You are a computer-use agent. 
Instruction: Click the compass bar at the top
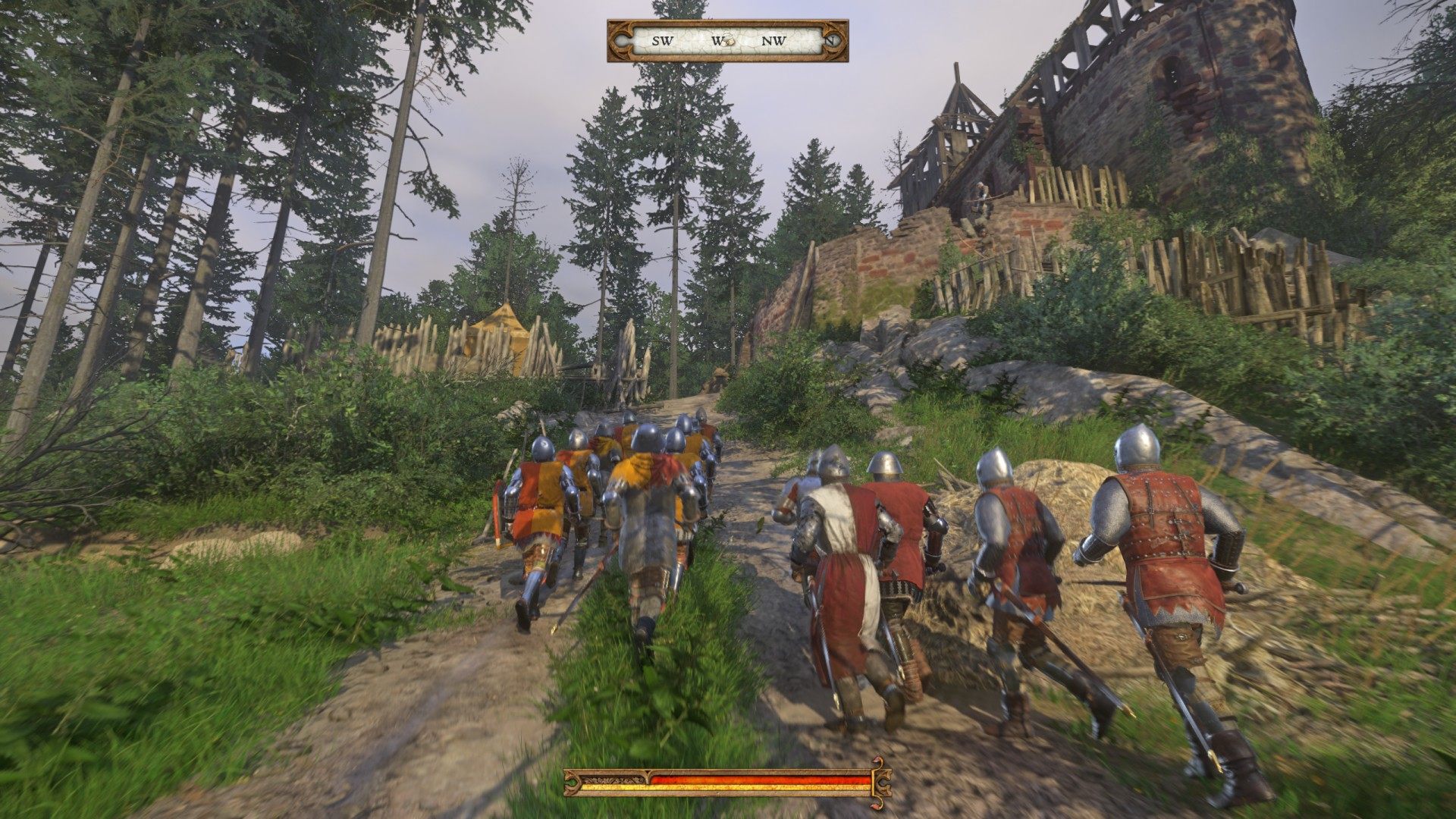pyautogui.click(x=726, y=41)
